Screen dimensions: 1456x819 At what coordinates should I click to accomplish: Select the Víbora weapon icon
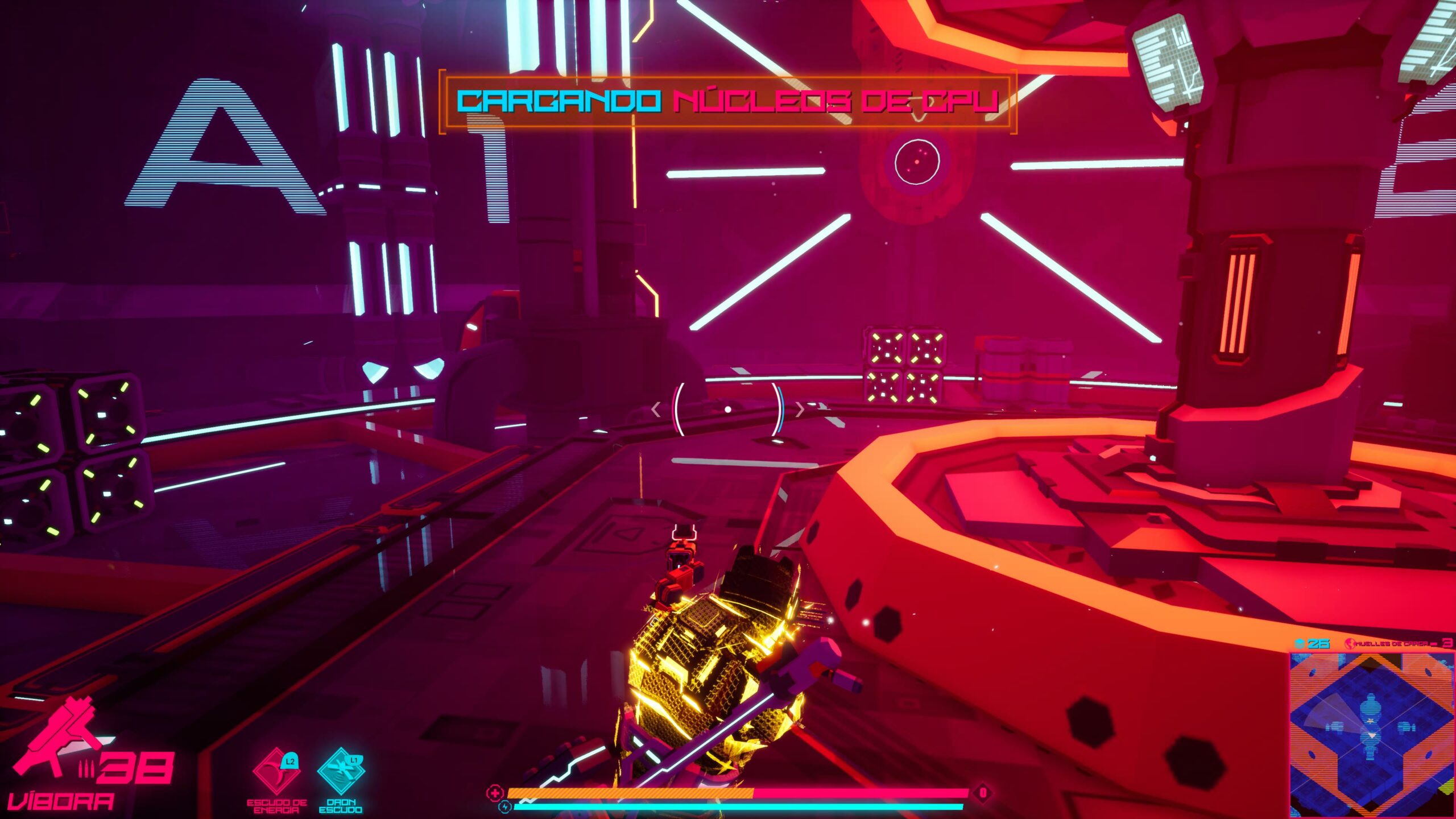(x=57, y=739)
